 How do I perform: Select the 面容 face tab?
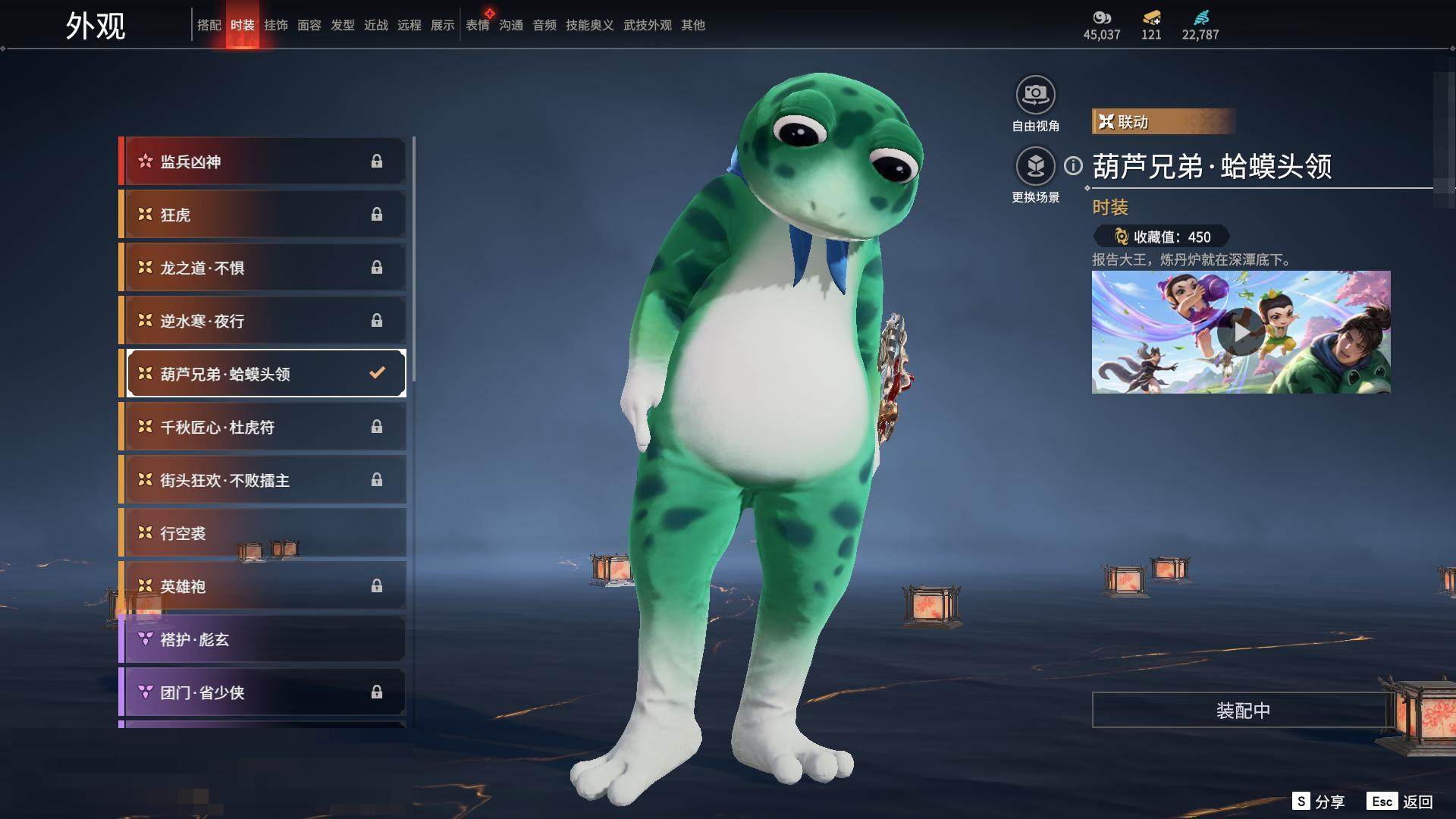point(309,25)
